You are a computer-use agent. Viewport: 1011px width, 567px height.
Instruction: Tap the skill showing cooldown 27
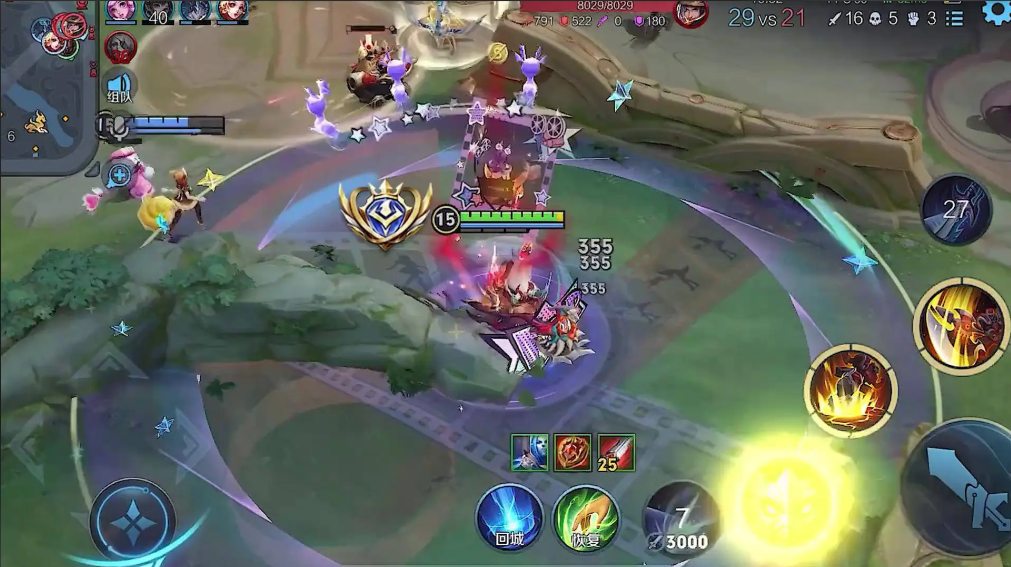[957, 210]
